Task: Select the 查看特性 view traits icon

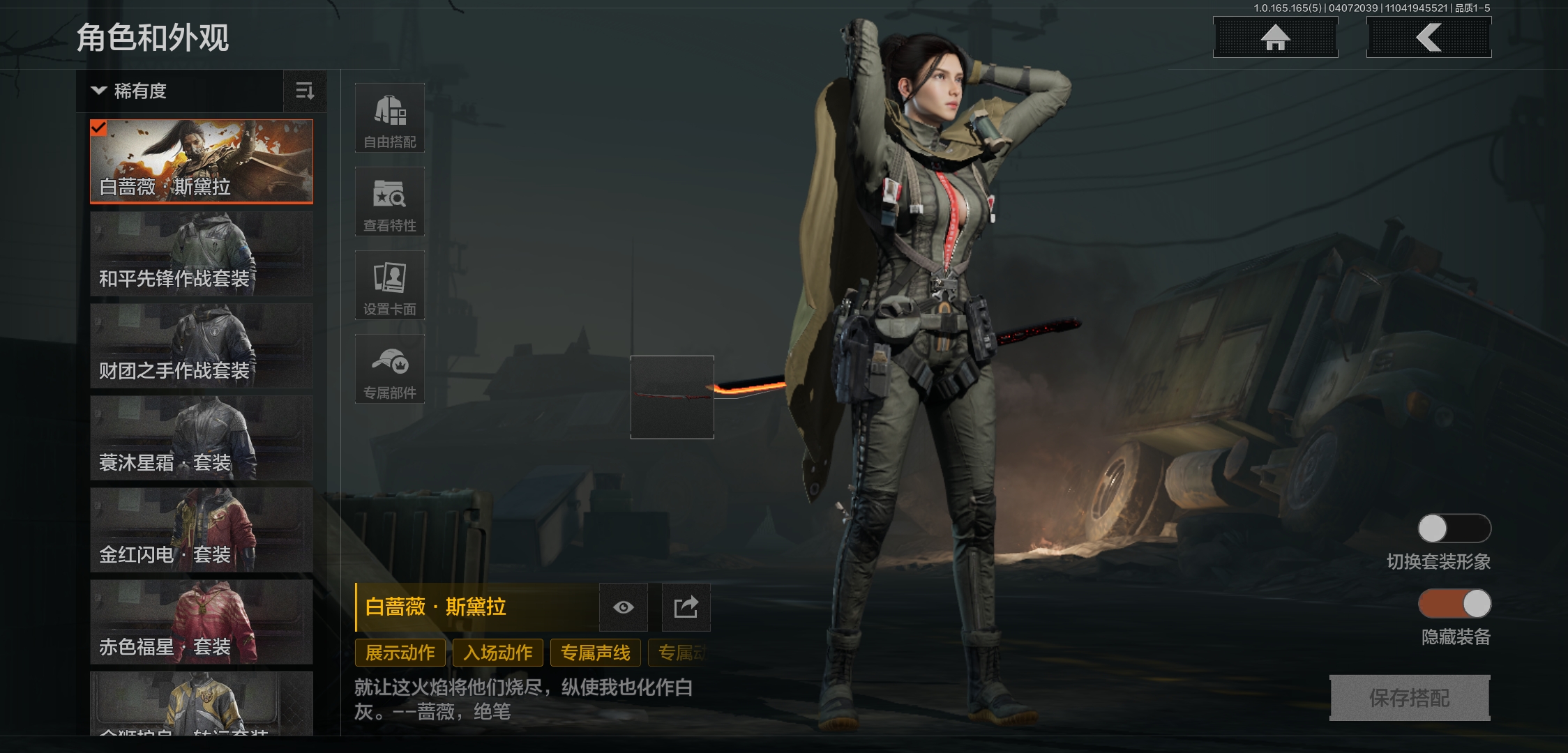Action: [x=389, y=201]
